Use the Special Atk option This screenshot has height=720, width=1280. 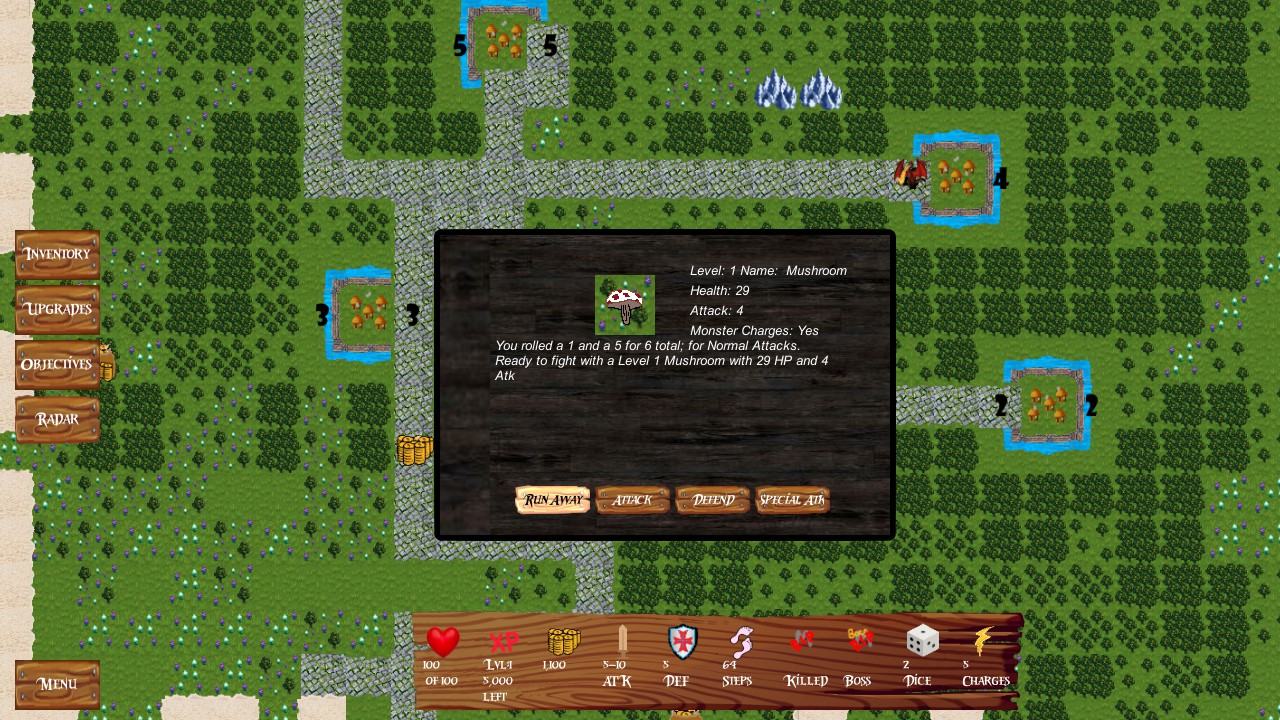(792, 499)
